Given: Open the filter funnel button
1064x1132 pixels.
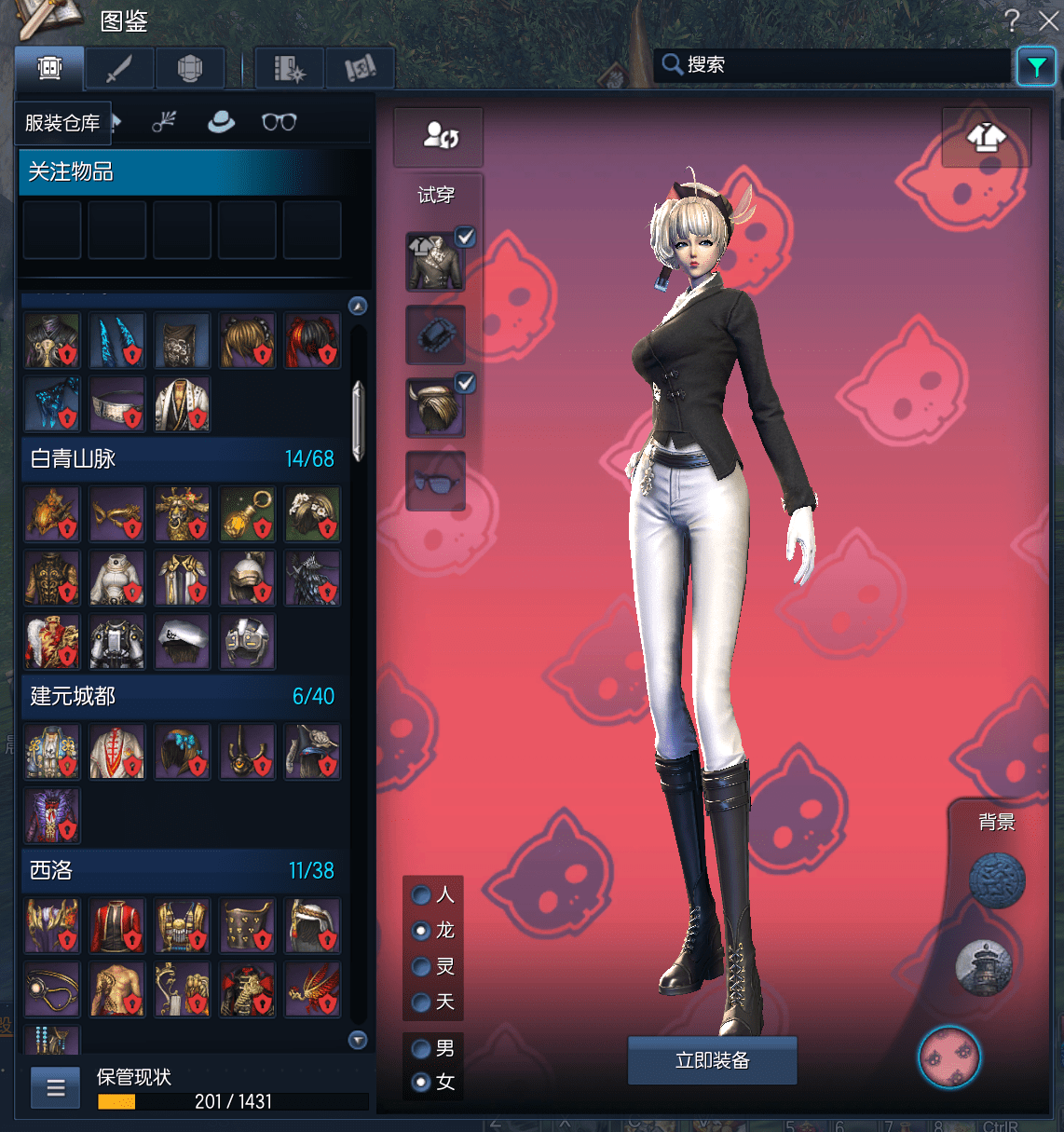Looking at the screenshot, I should tap(1036, 66).
